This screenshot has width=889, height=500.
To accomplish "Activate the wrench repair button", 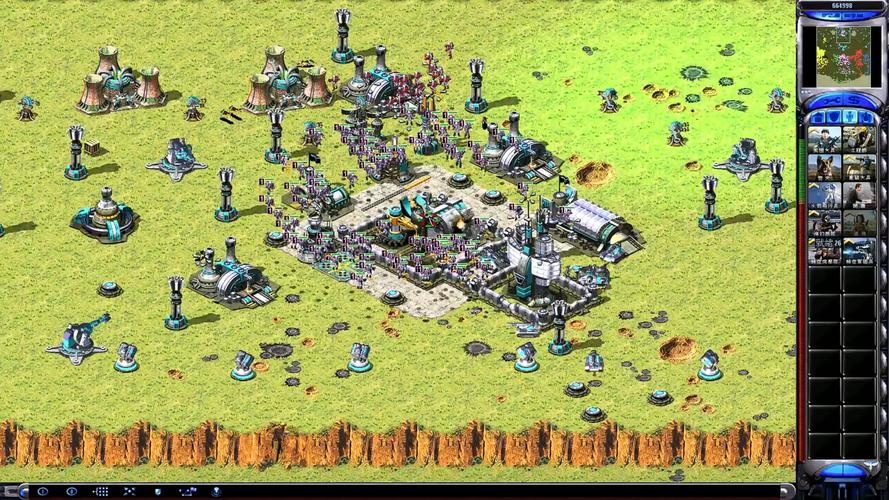I will pos(829,102).
